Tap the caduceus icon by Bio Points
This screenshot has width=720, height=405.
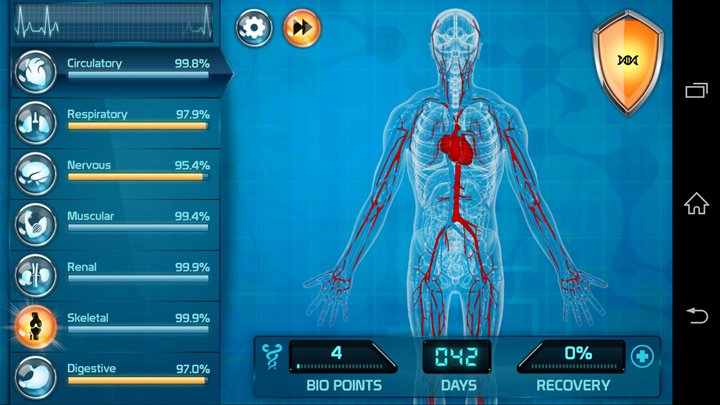click(x=270, y=355)
